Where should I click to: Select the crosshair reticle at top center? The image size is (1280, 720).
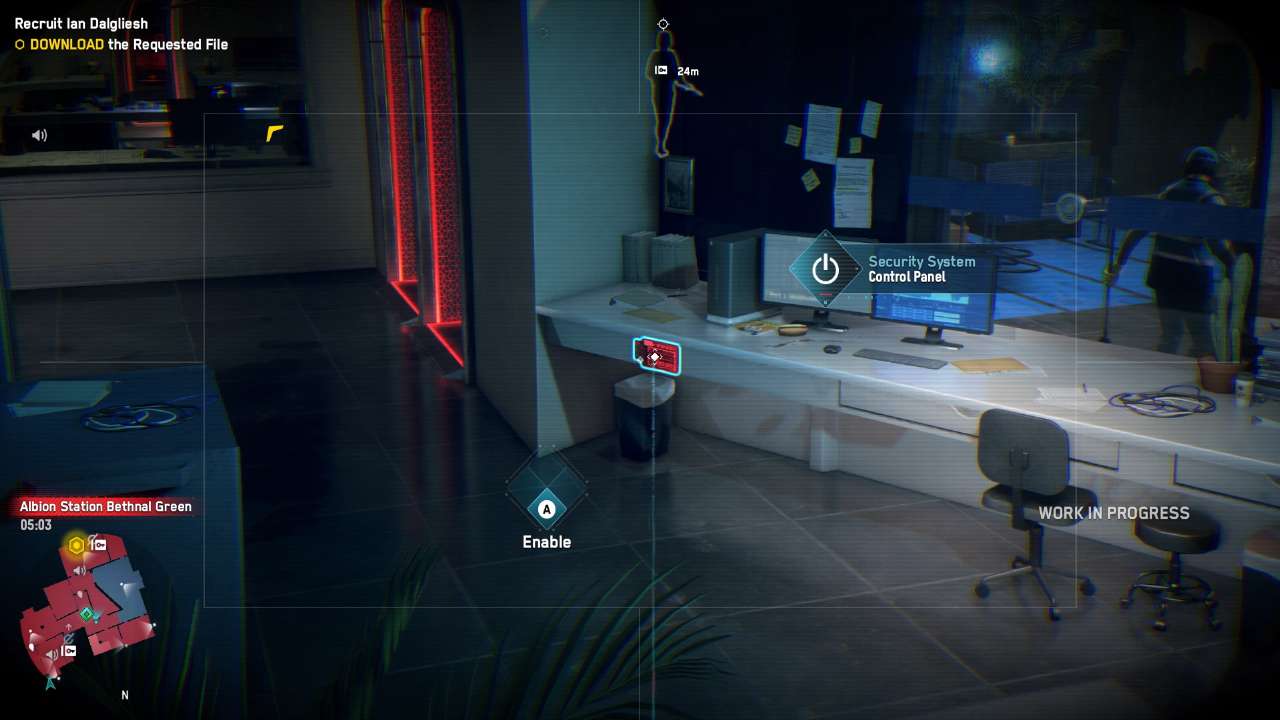(x=663, y=23)
